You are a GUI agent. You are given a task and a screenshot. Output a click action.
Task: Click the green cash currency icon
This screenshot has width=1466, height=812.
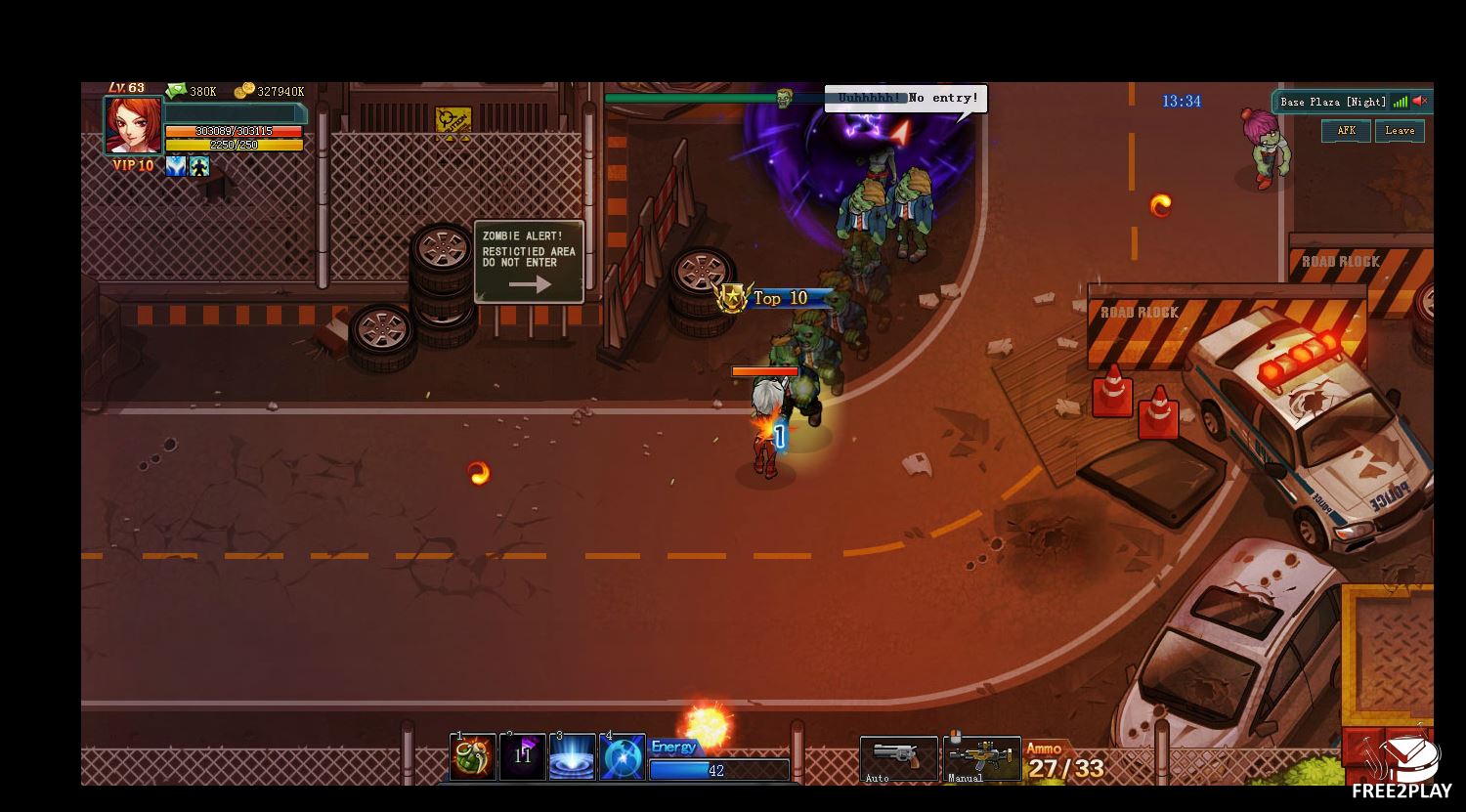pyautogui.click(x=177, y=91)
